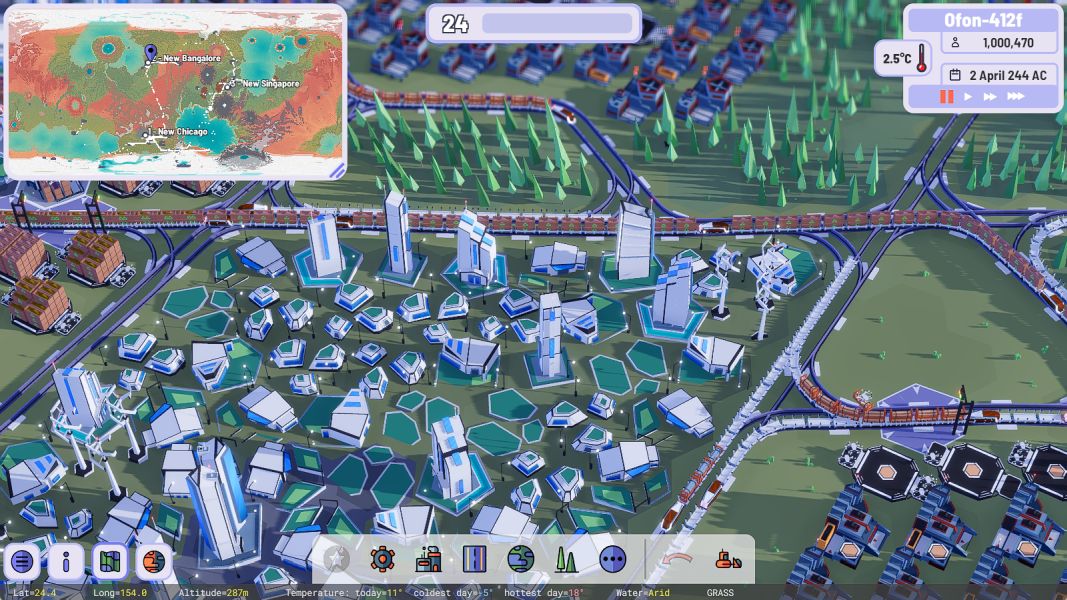Open the round main menu button
Viewport: 1067px width, 600px height.
[x=22, y=562]
